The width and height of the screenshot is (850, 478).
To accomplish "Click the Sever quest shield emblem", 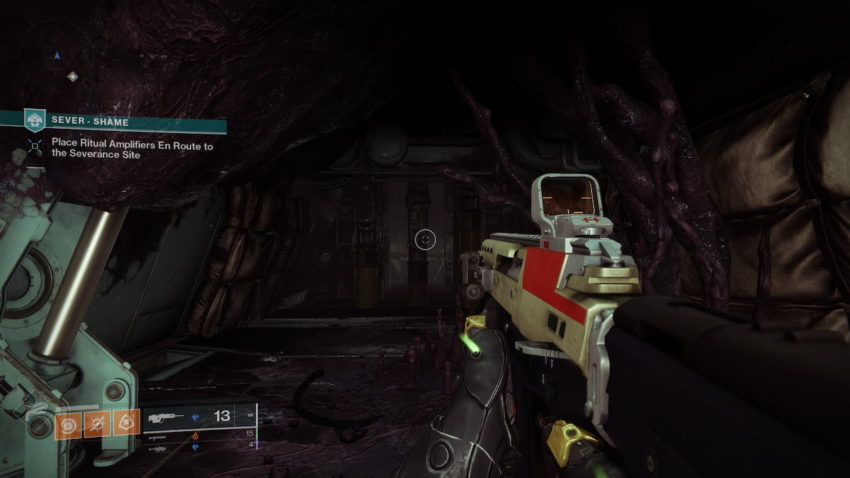I will pos(35,121).
